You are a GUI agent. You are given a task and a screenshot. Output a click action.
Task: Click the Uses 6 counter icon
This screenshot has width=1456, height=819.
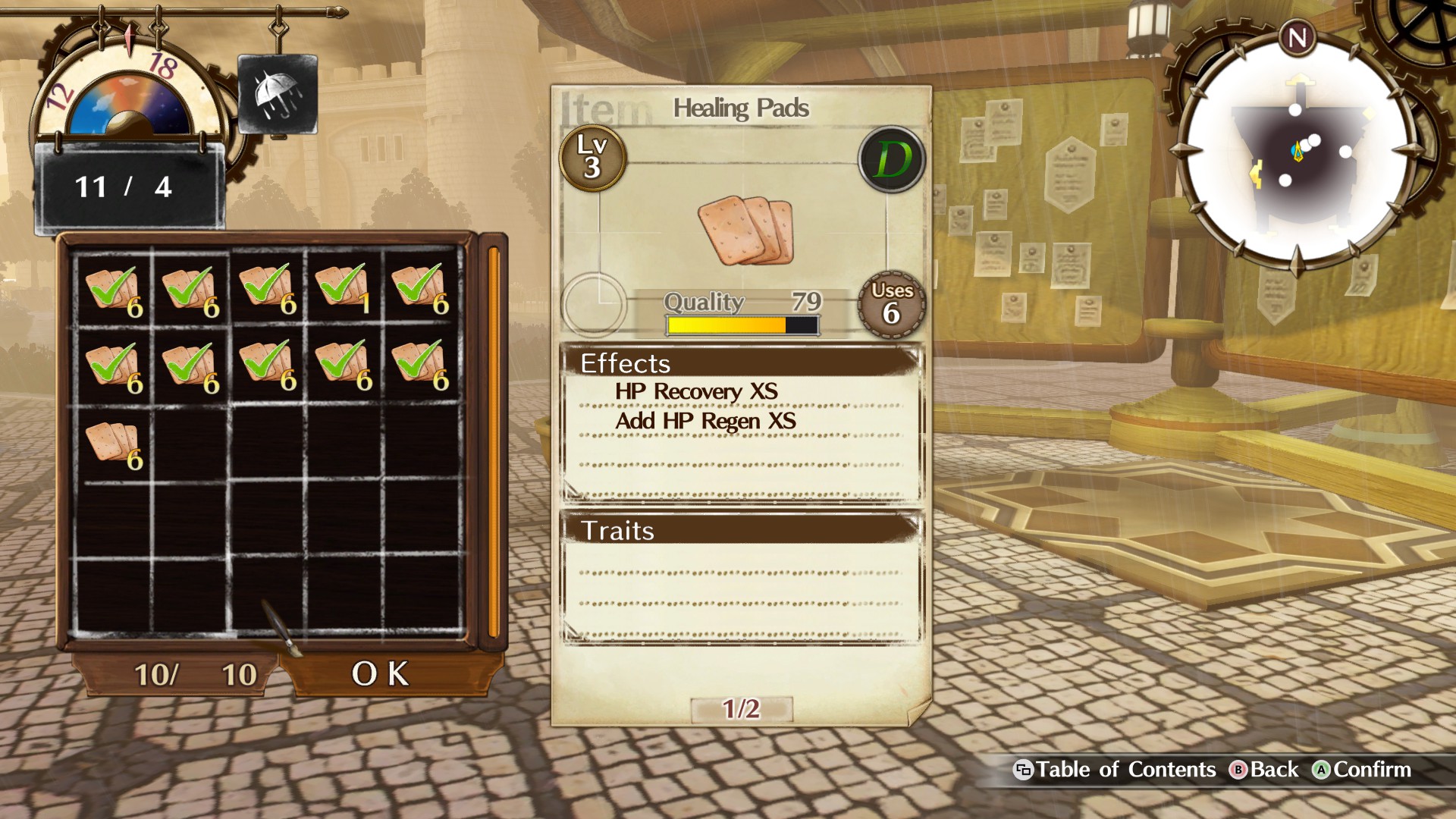[891, 303]
